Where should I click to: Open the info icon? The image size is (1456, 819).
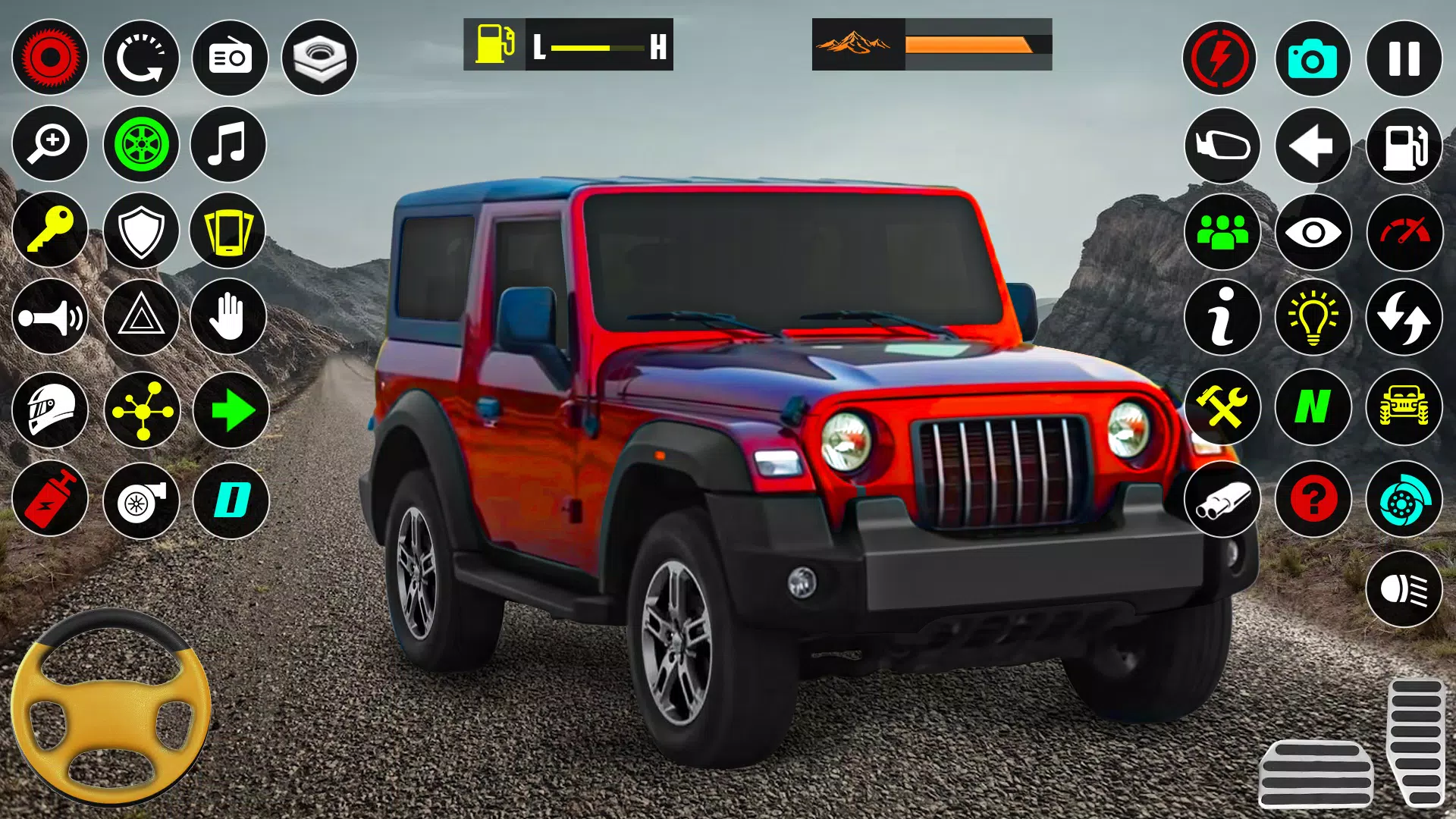(1222, 318)
